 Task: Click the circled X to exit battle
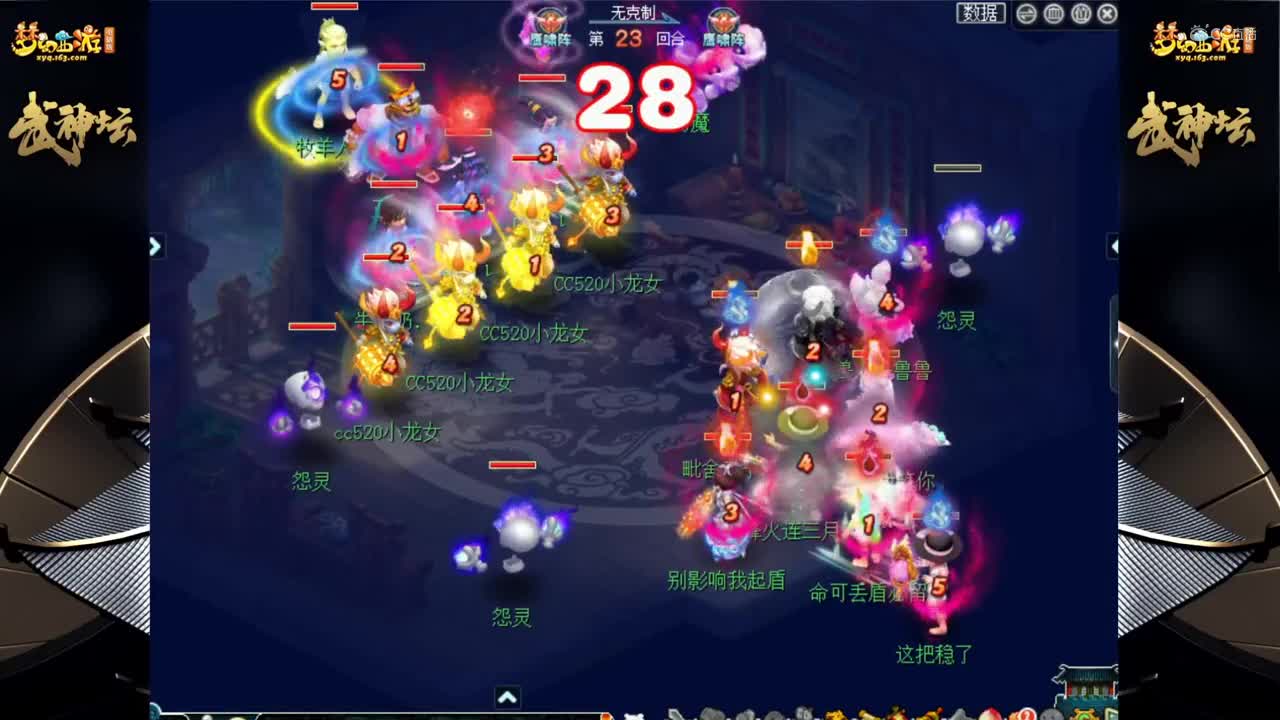tap(1105, 14)
